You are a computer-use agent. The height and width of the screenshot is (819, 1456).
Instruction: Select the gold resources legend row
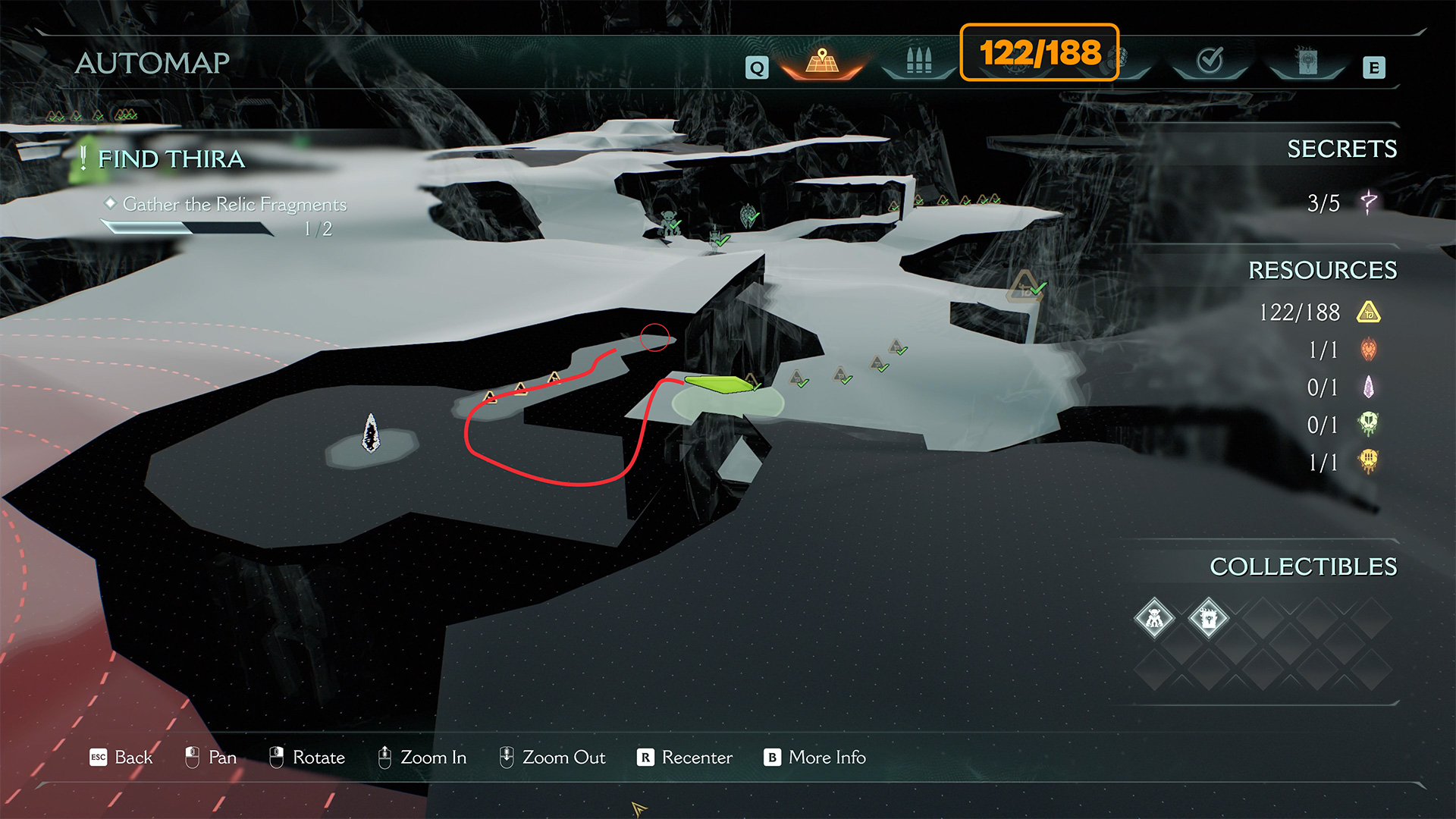(x=1319, y=312)
